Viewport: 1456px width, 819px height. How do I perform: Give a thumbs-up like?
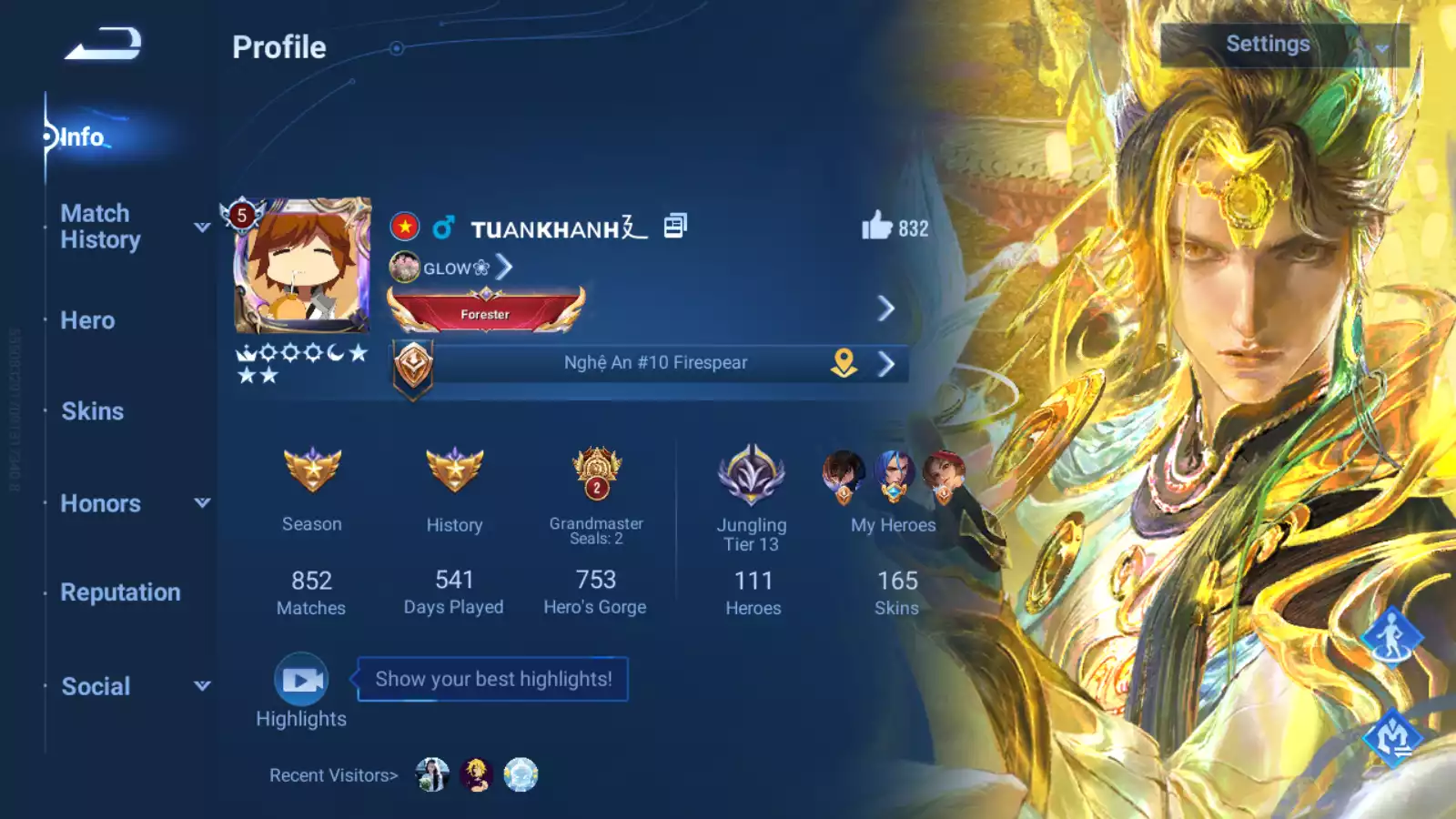click(x=877, y=226)
